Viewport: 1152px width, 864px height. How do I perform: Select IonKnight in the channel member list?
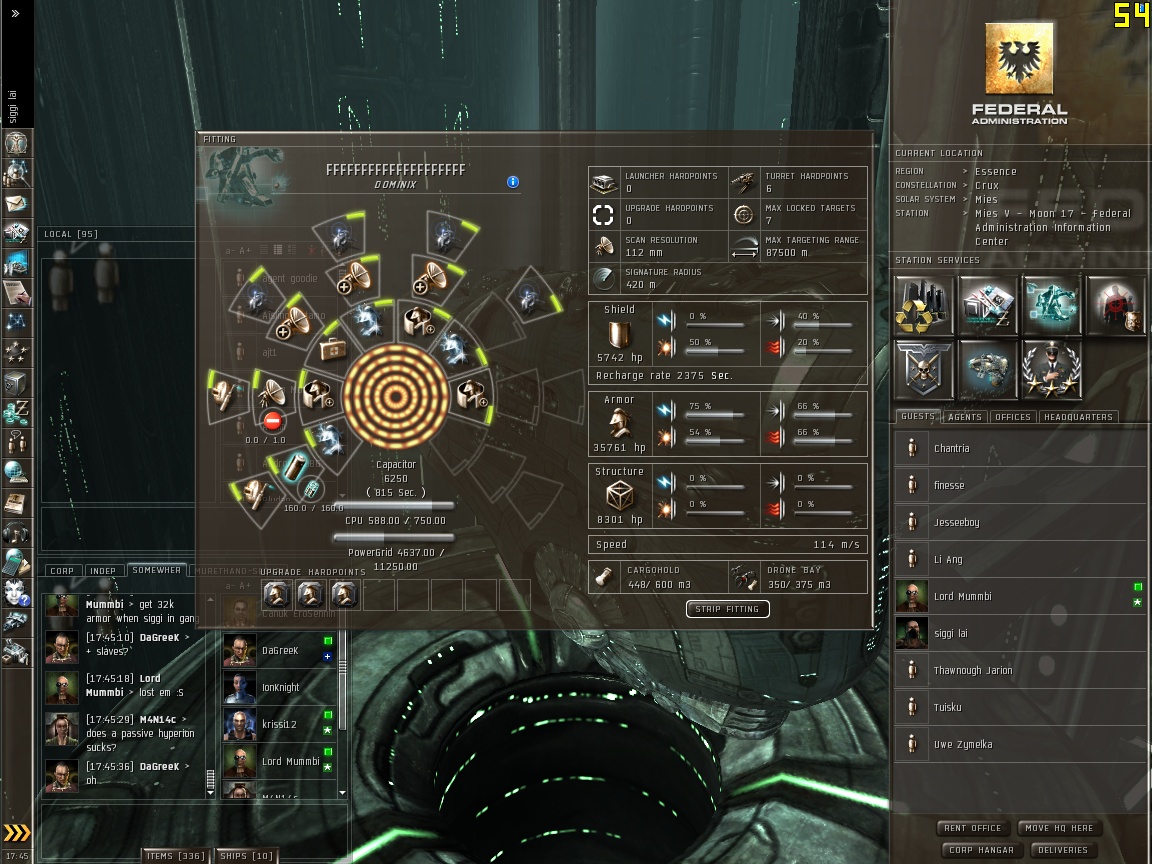pyautogui.click(x=281, y=688)
